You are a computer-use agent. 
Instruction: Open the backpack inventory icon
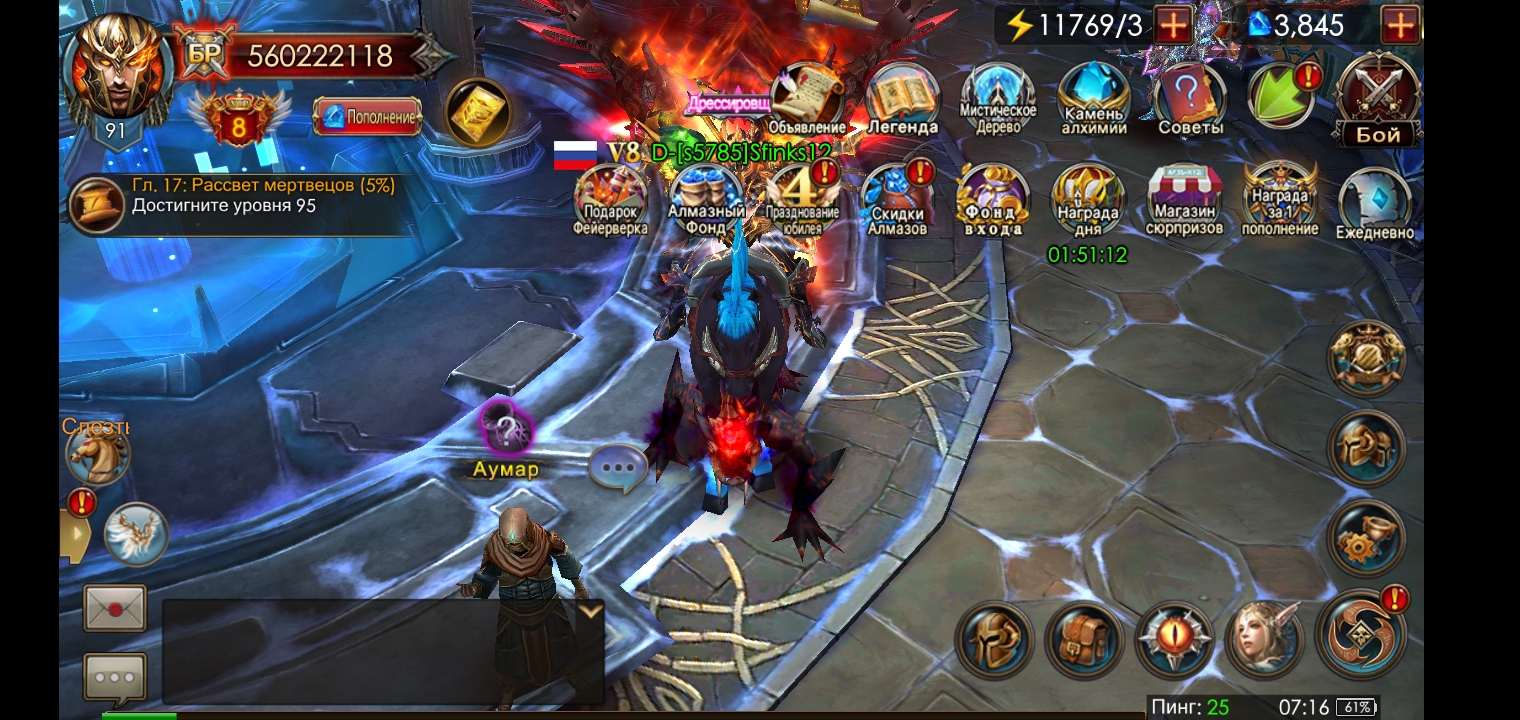tap(1085, 641)
